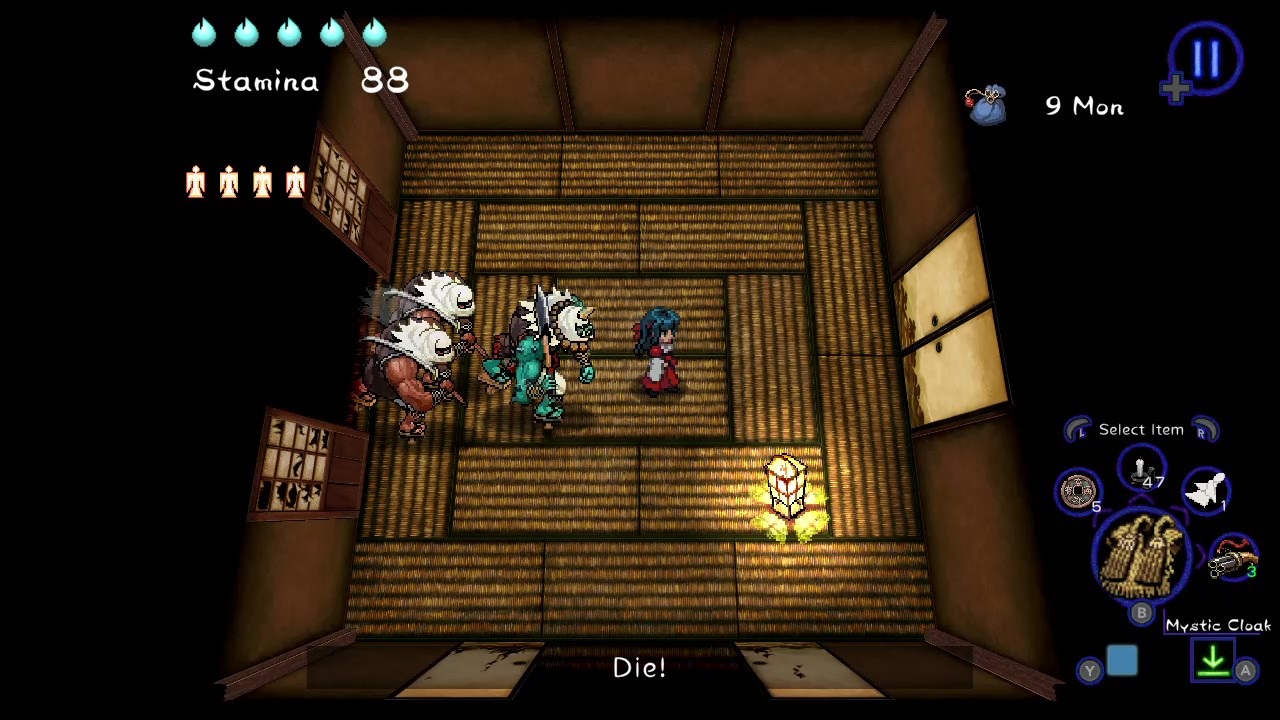Click the green pickup arrow next to A
1280x720 pixels.
(1213, 660)
